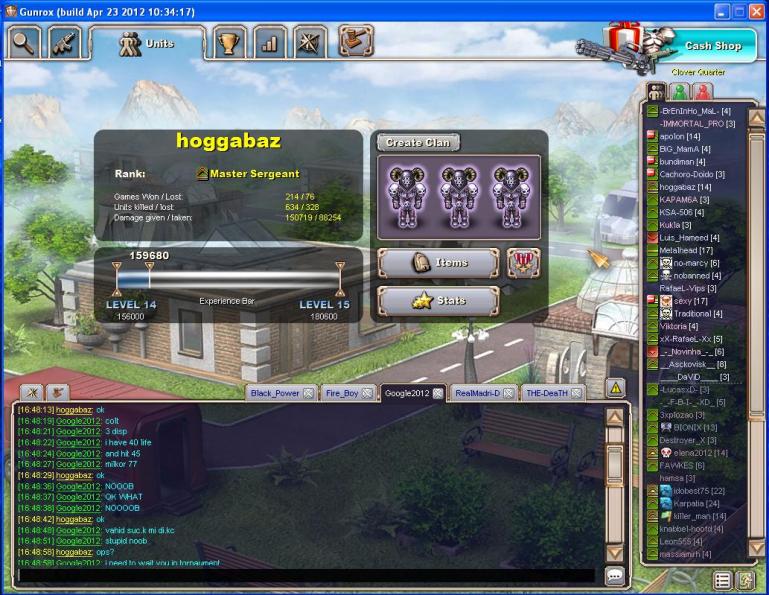This screenshot has height=595, width=769.
Task: Click the yellow warning triangle icon
Action: pyautogui.click(x=616, y=387)
